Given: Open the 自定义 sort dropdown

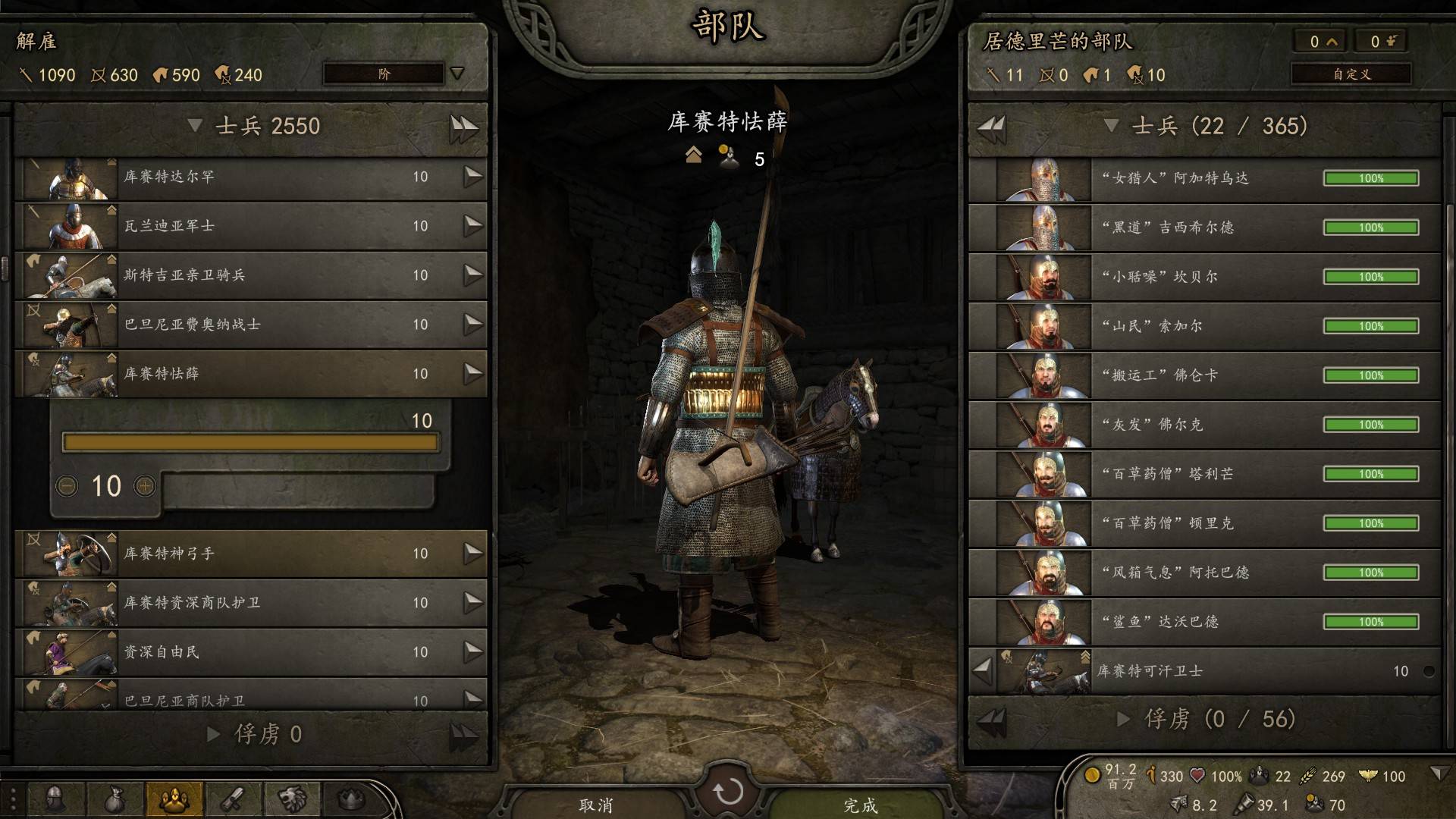Looking at the screenshot, I should coord(1351,74).
